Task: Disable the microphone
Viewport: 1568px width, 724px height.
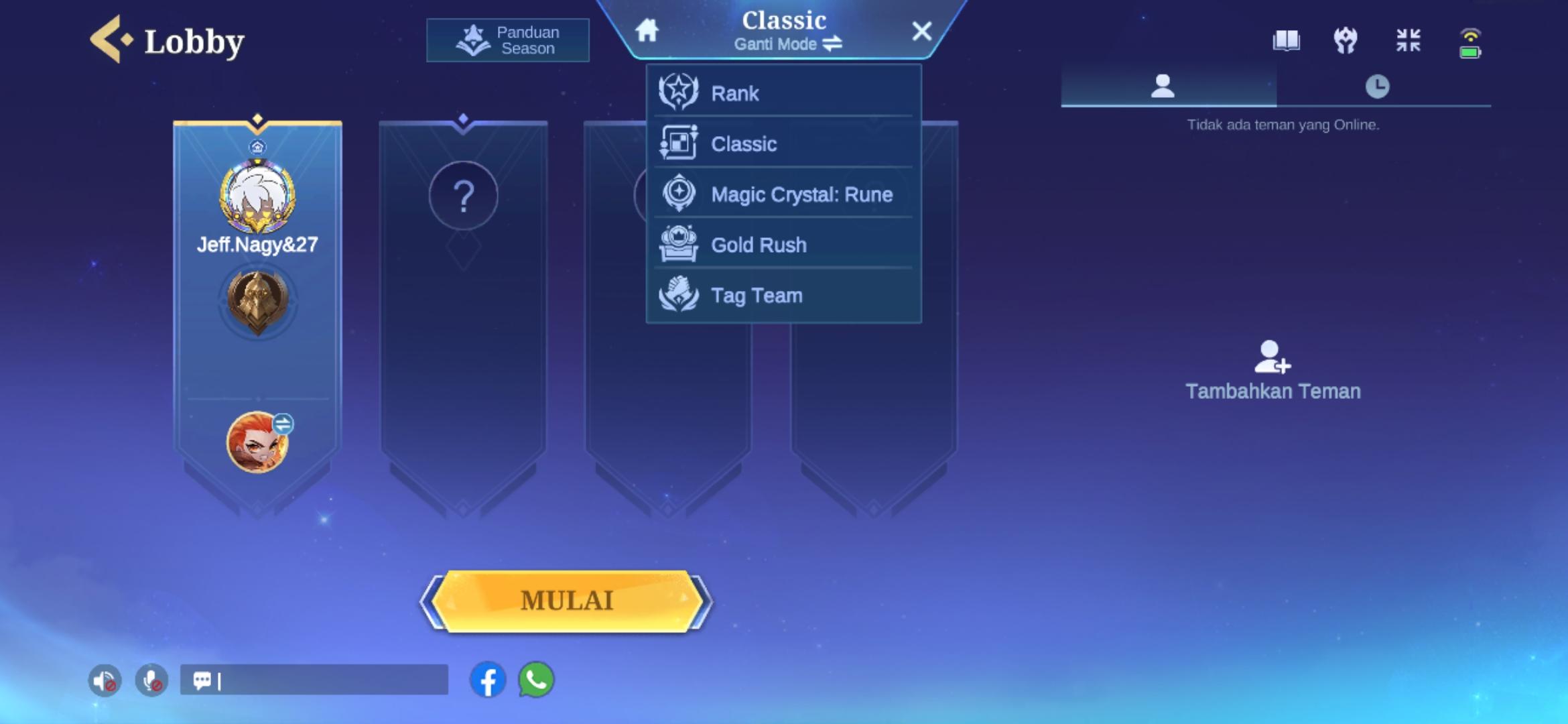Action: (x=150, y=679)
